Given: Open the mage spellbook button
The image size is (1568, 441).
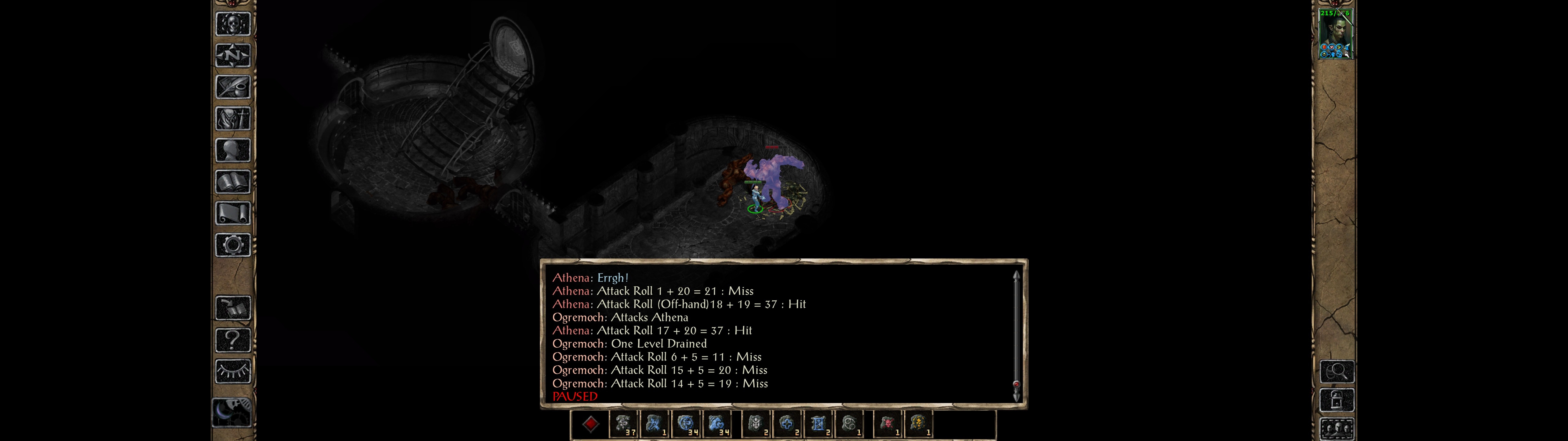Looking at the screenshot, I should click(232, 182).
